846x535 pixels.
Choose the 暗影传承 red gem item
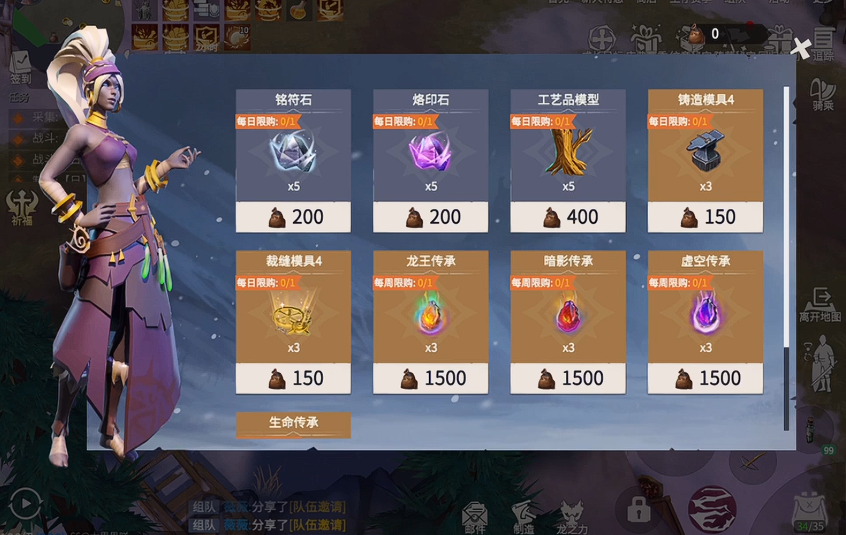click(x=568, y=321)
